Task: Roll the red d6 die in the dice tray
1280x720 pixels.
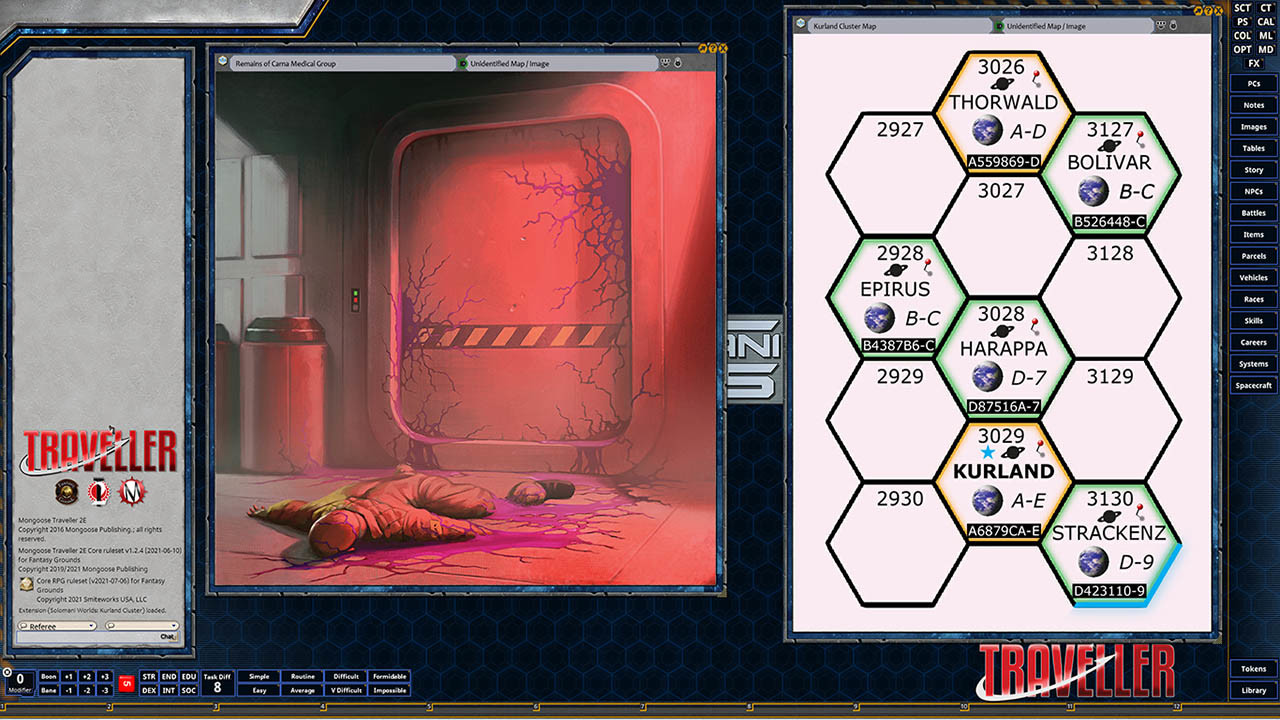Action: (x=127, y=684)
